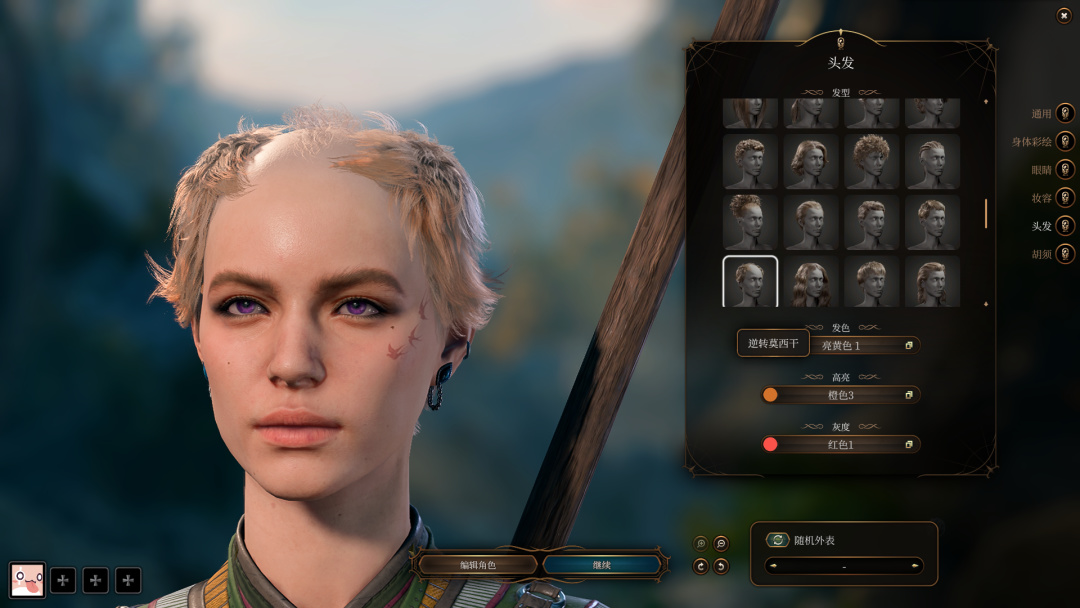Select the 妆容 (Makeup) tab

tap(1065, 198)
